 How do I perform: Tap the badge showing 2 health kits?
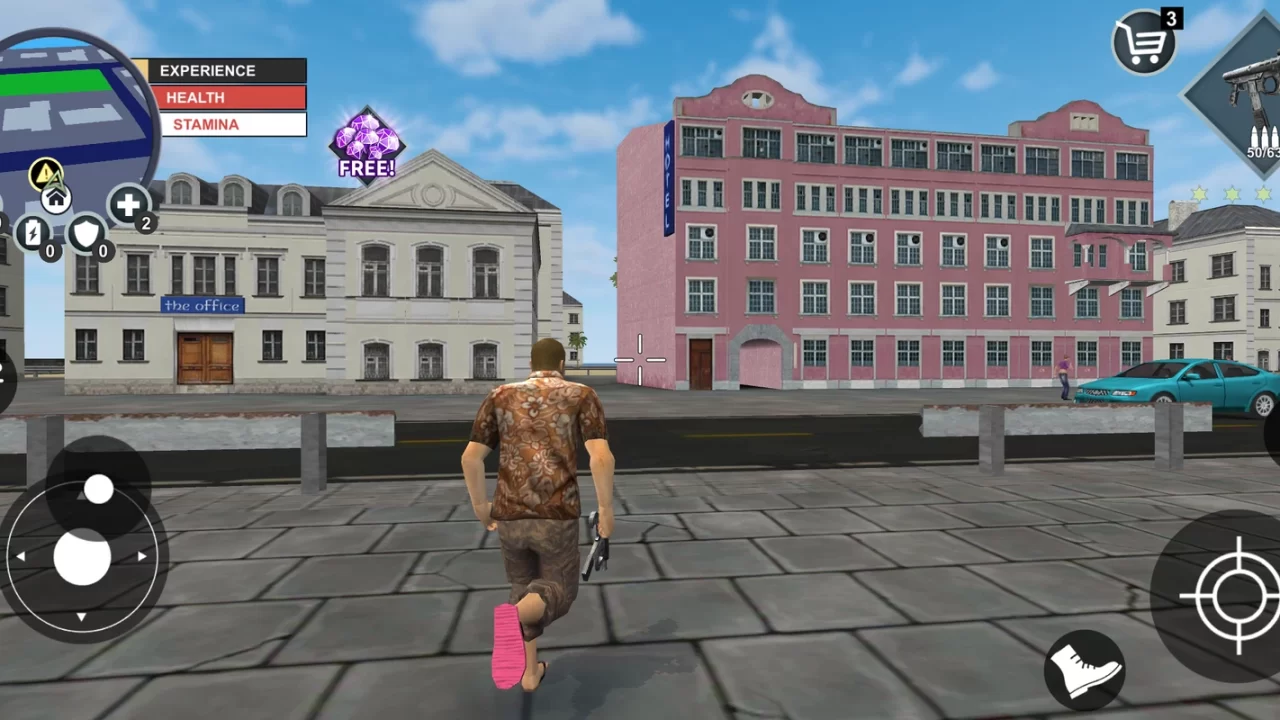(x=146, y=224)
